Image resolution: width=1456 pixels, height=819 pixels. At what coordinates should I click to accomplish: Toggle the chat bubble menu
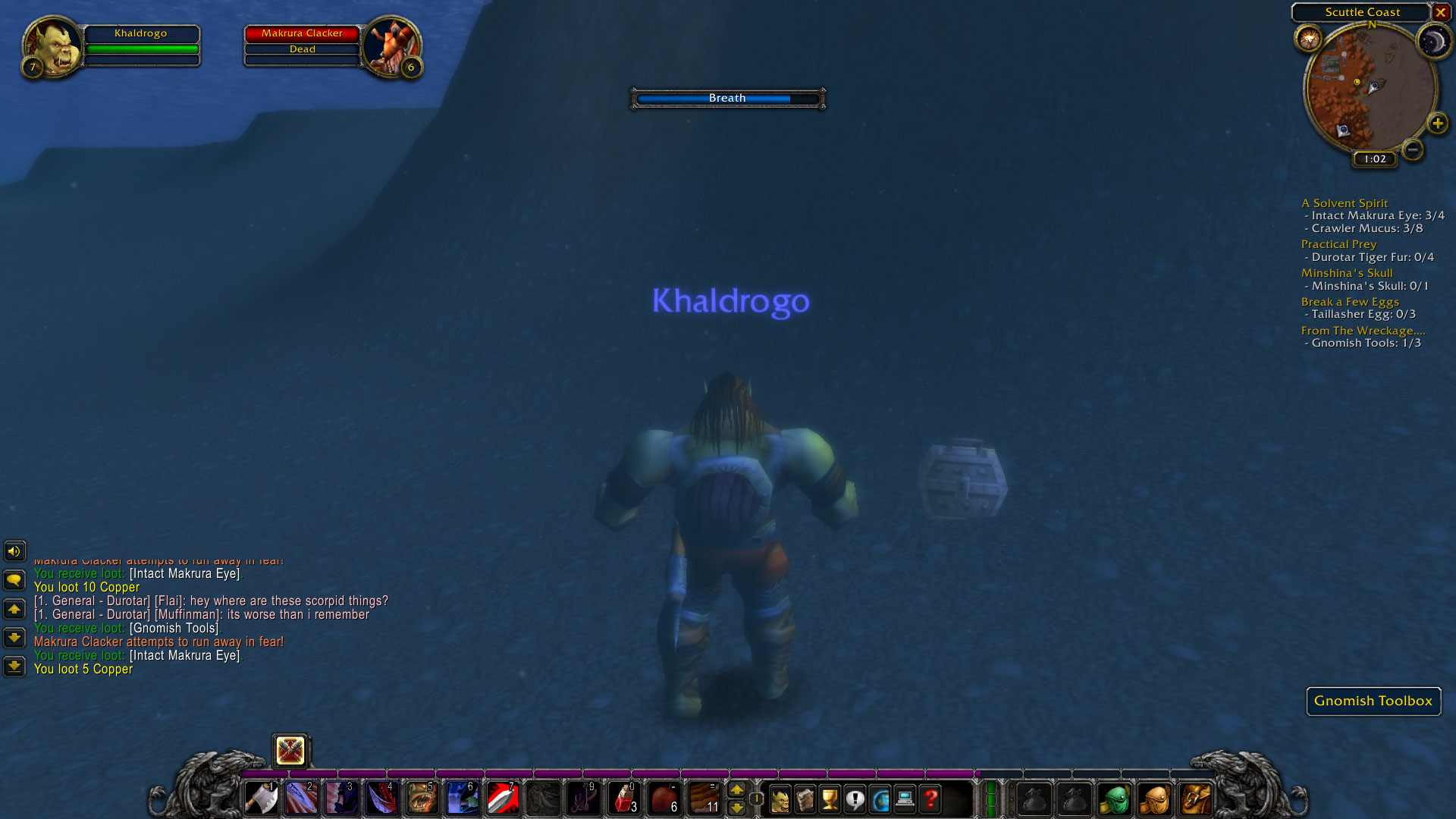click(16, 580)
